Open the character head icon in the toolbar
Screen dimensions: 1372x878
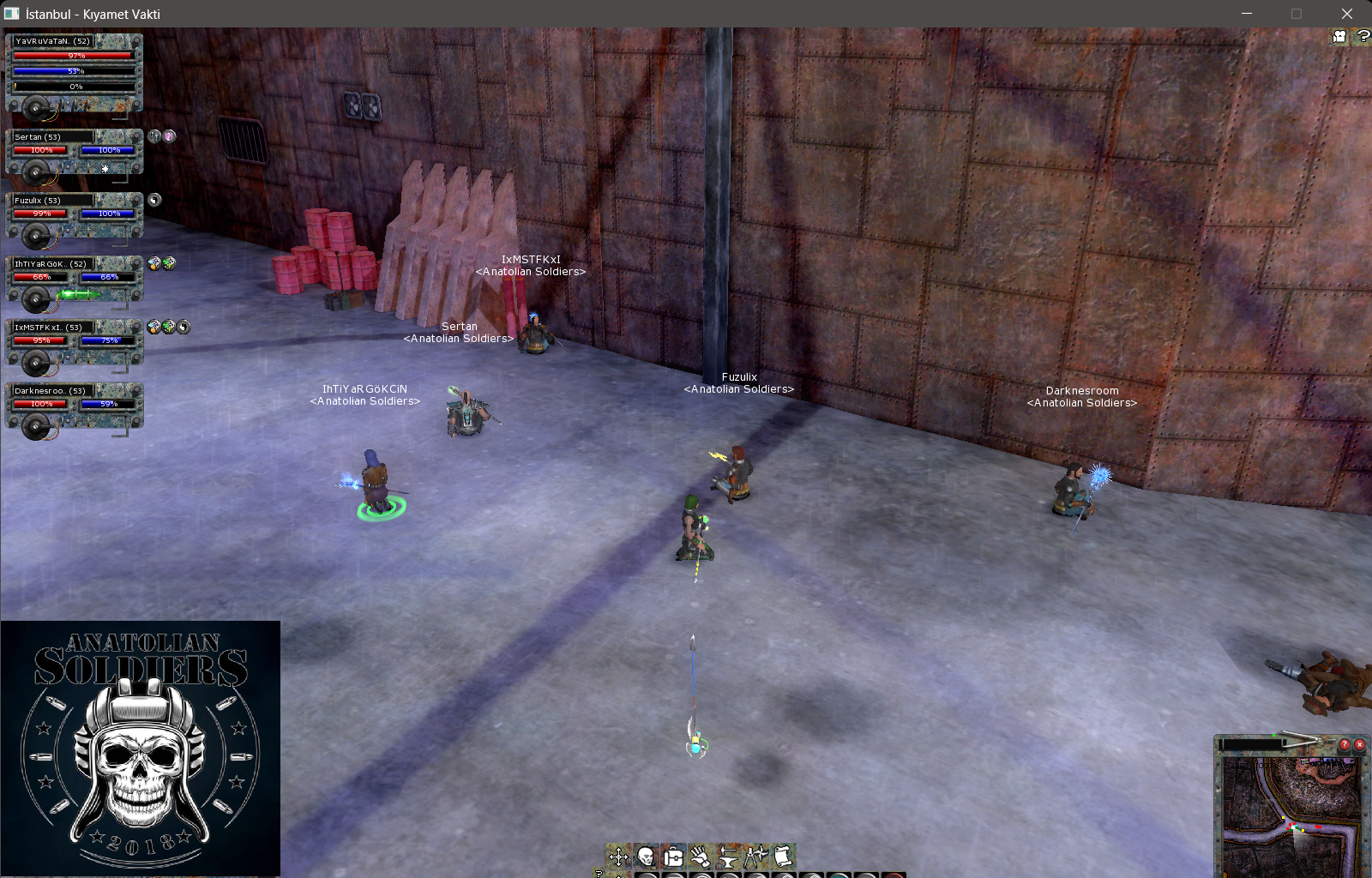646,856
